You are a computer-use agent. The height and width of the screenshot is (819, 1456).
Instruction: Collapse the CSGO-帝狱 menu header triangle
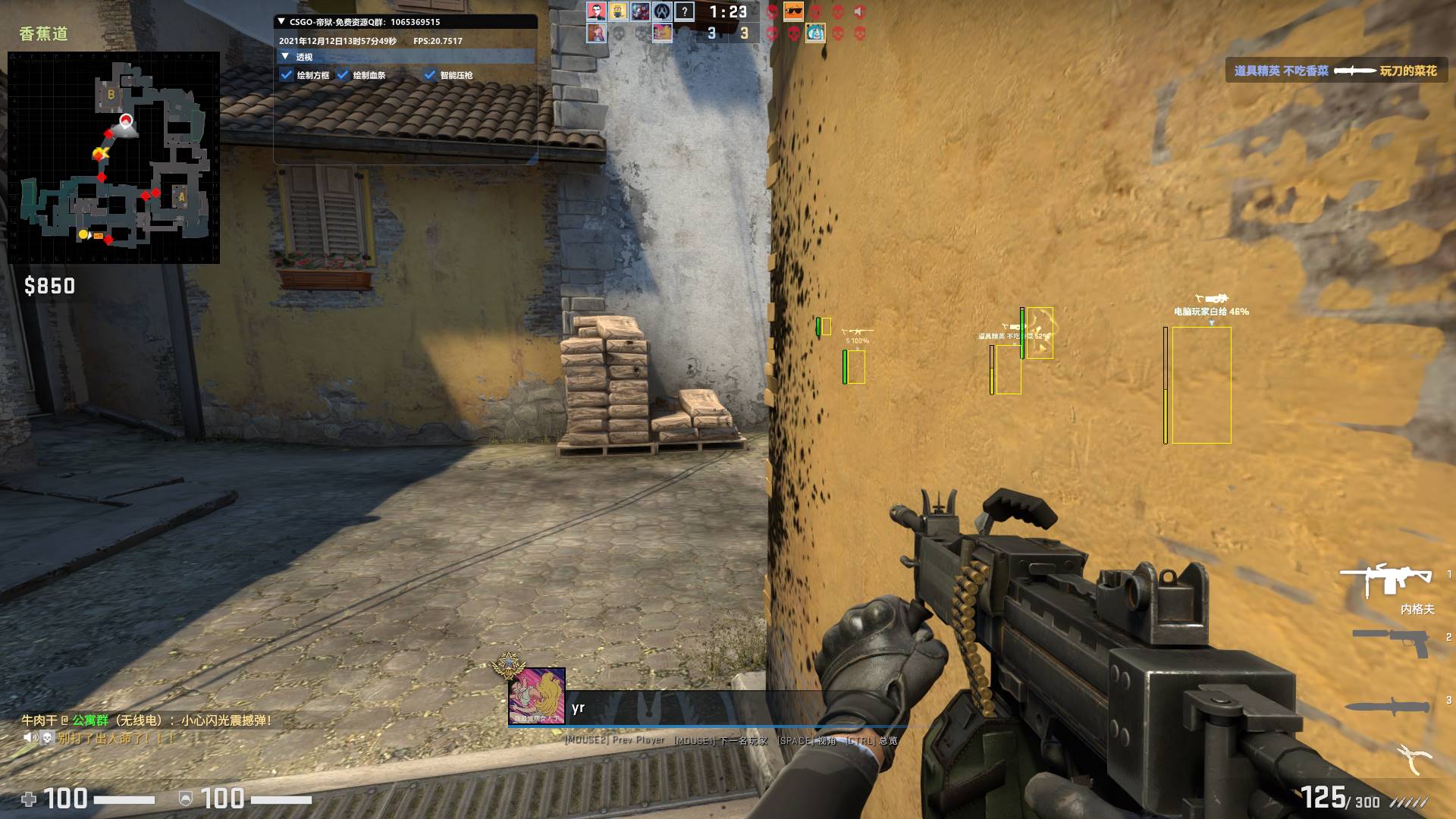pyautogui.click(x=280, y=23)
